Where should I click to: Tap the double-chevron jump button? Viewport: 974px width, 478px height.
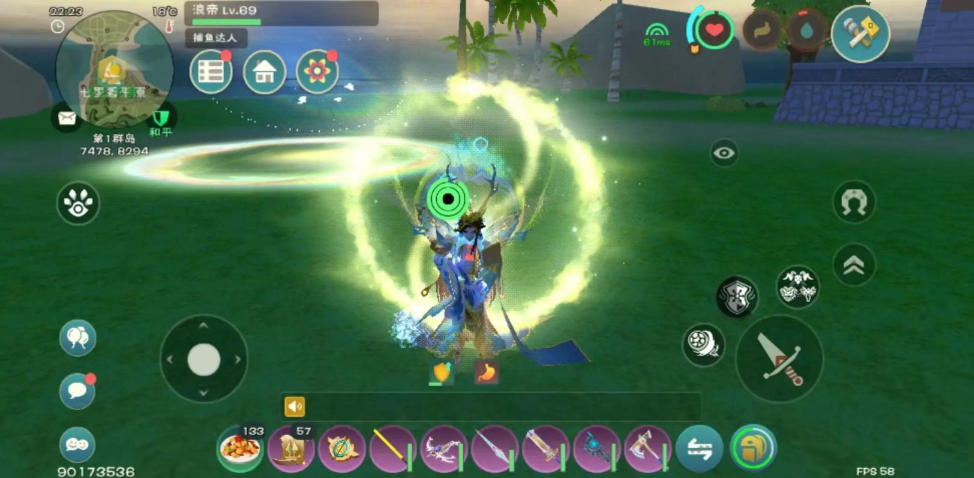tap(854, 265)
